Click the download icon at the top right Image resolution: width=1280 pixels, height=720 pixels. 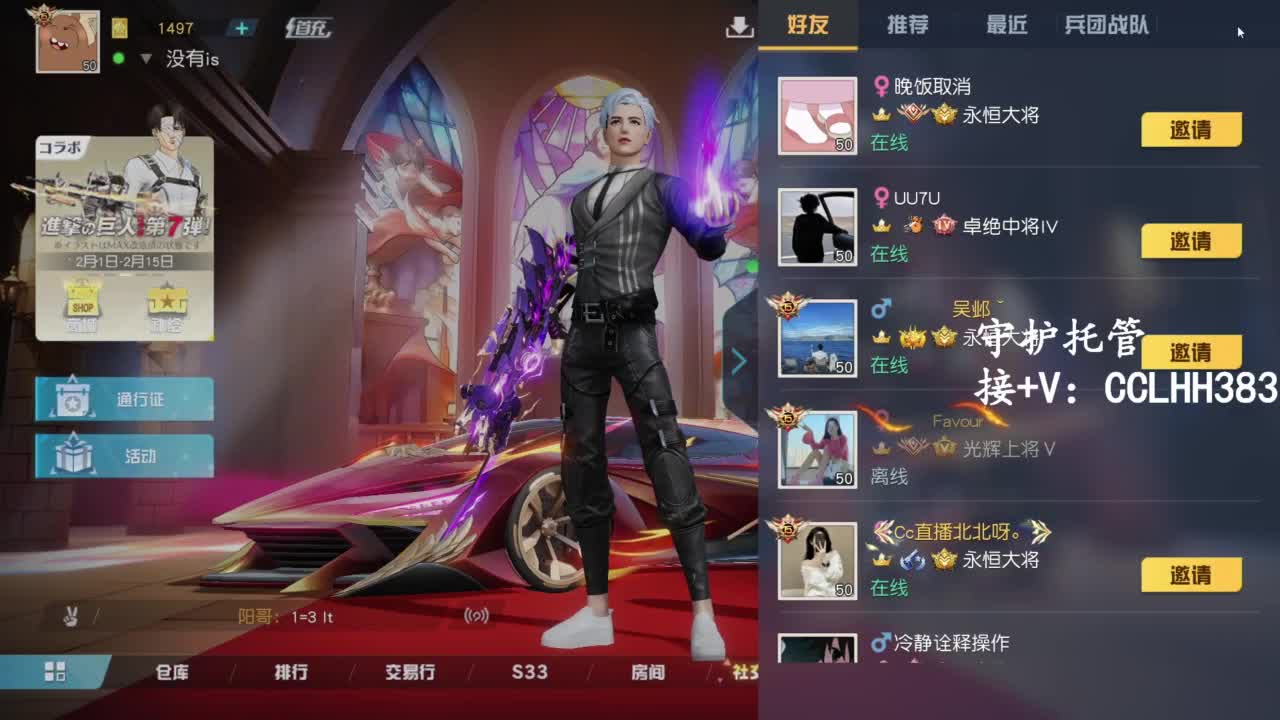coord(738,30)
